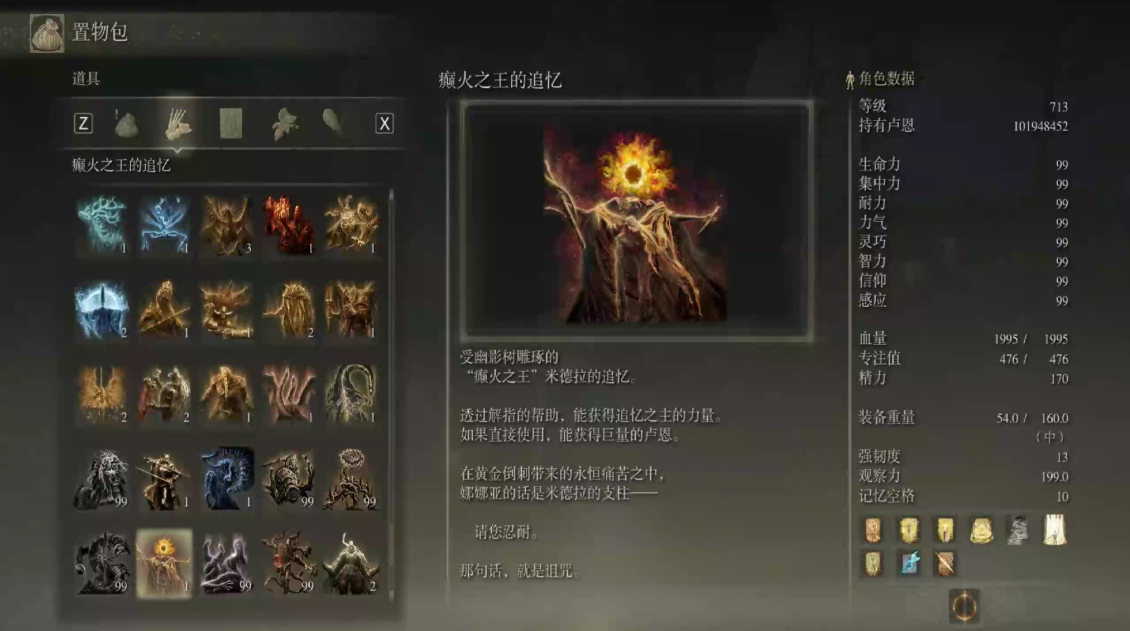
Task: Open the leaf sprig category tab
Action: click(284, 123)
